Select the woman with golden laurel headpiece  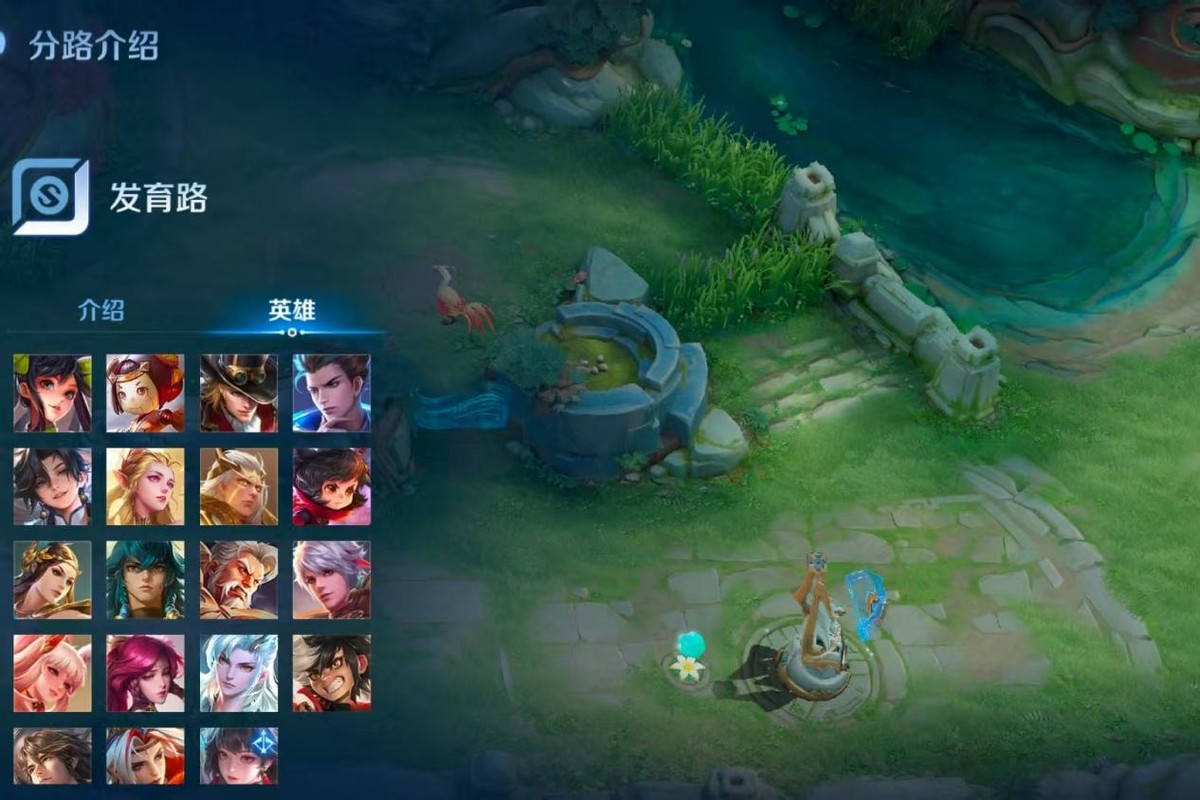(x=52, y=580)
